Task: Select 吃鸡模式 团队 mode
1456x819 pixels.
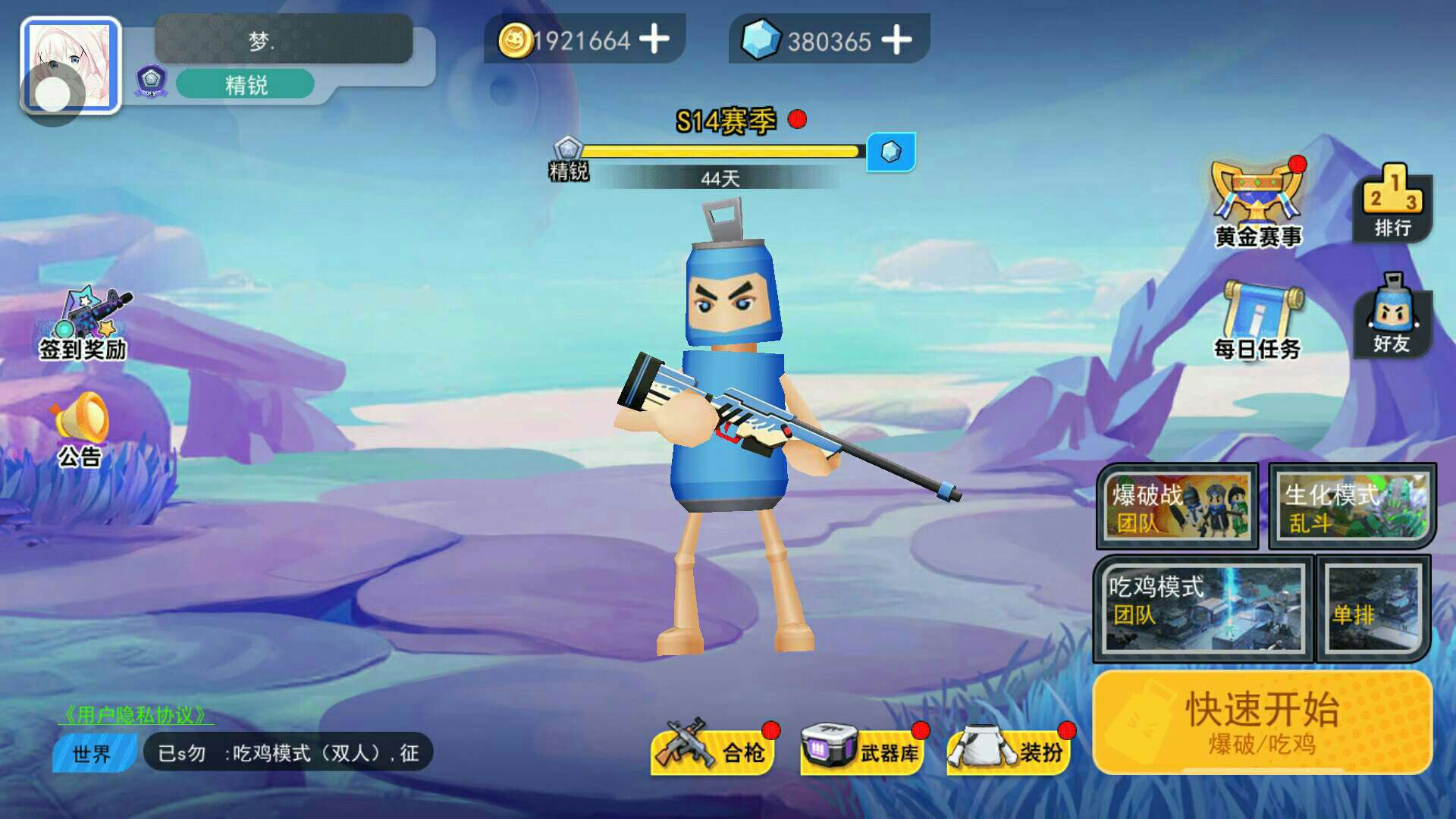Action: pyautogui.click(x=1203, y=608)
